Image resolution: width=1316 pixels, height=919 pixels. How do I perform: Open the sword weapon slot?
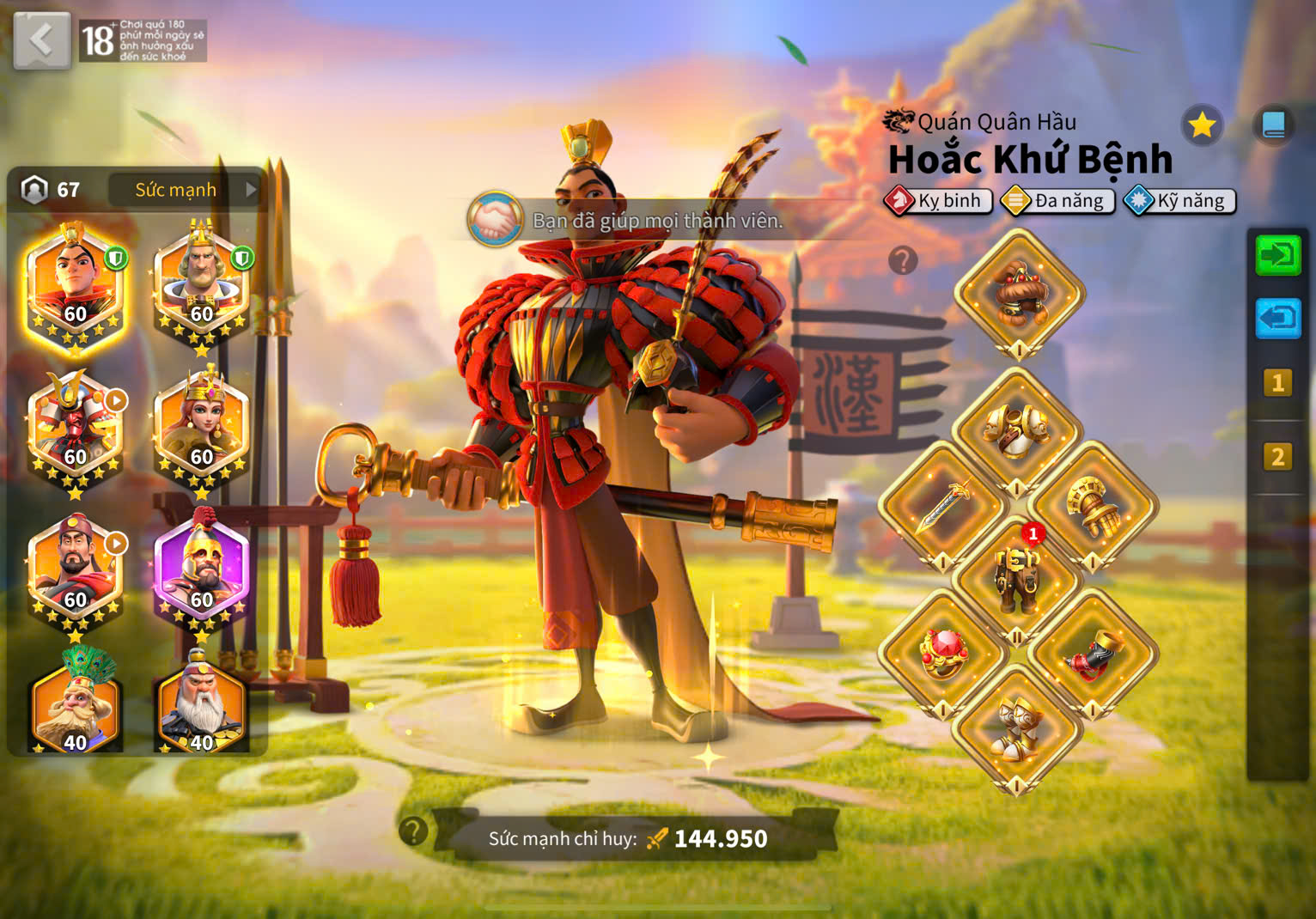point(942,505)
